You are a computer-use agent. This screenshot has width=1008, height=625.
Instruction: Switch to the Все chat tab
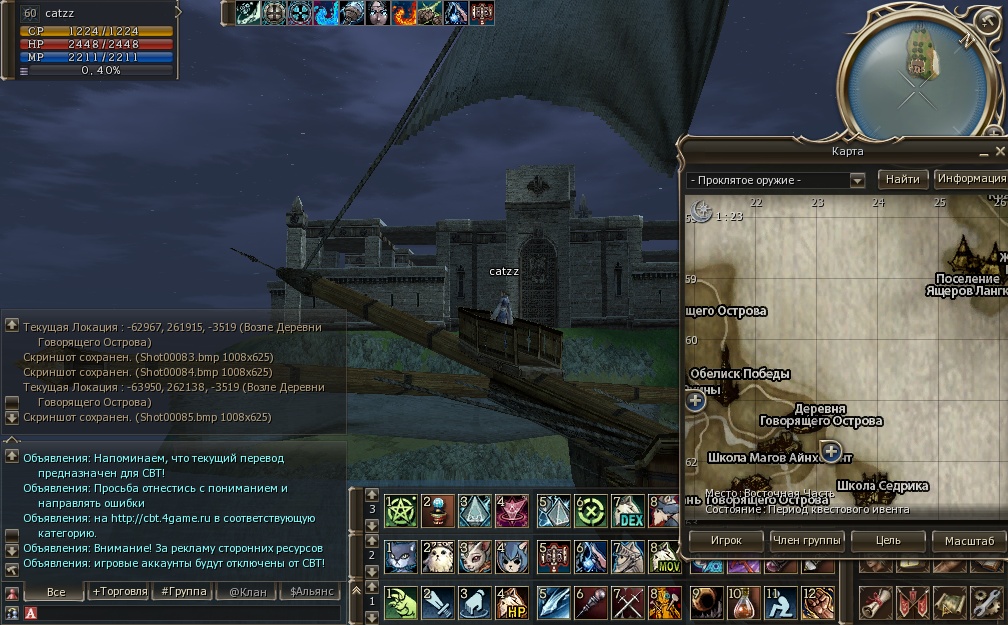click(56, 592)
